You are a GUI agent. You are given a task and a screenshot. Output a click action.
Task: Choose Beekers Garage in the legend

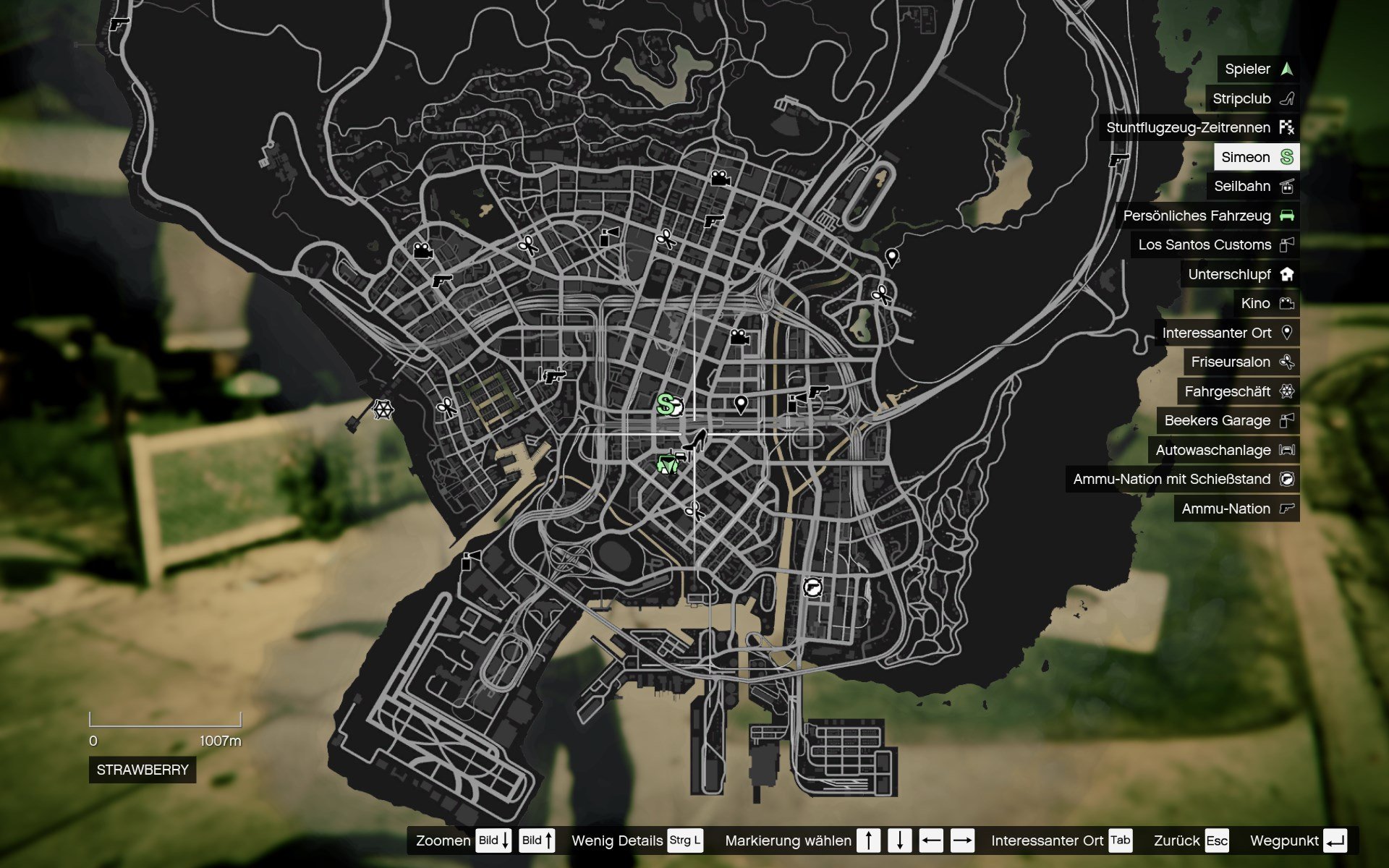click(1228, 421)
